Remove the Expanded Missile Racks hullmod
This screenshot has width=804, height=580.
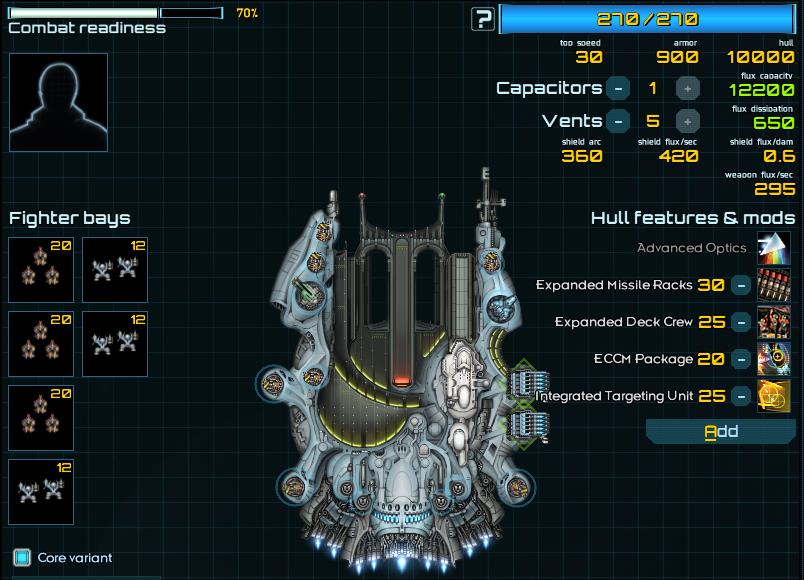pyautogui.click(x=741, y=285)
